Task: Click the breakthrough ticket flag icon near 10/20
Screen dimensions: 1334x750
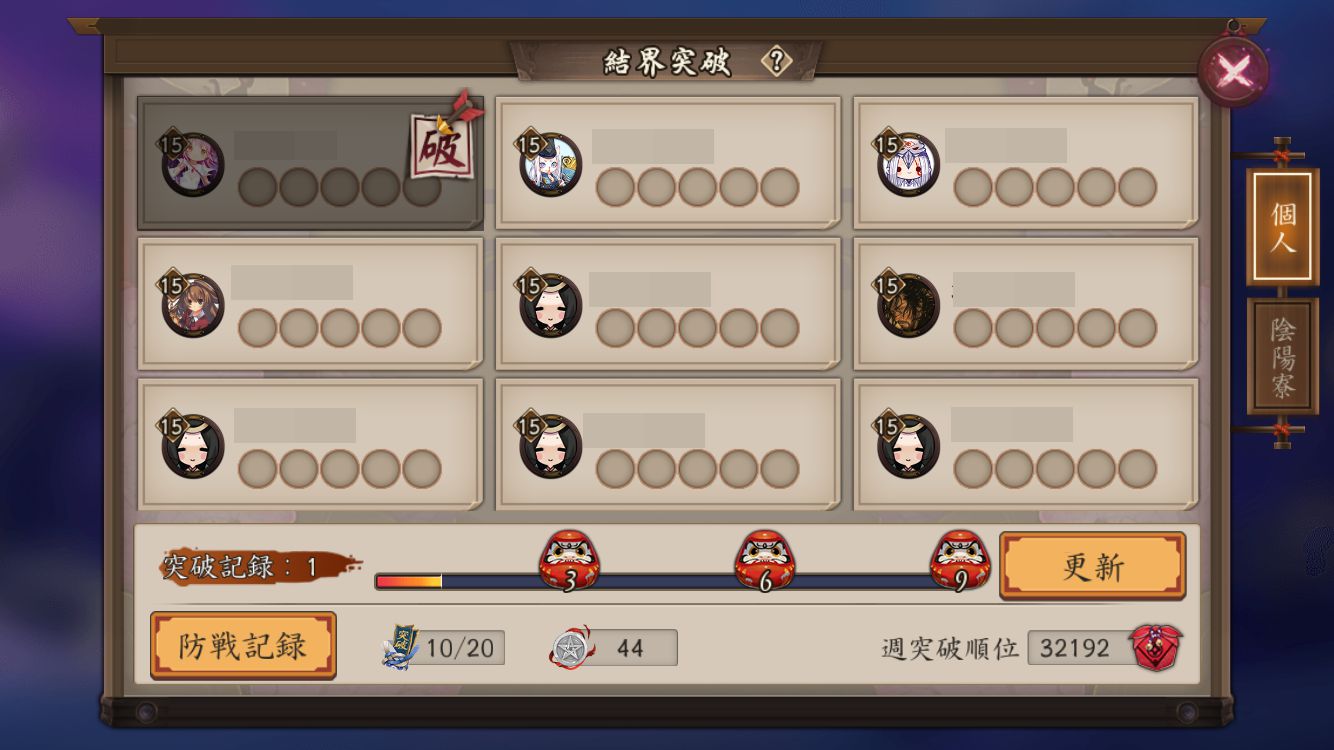Action: 399,648
